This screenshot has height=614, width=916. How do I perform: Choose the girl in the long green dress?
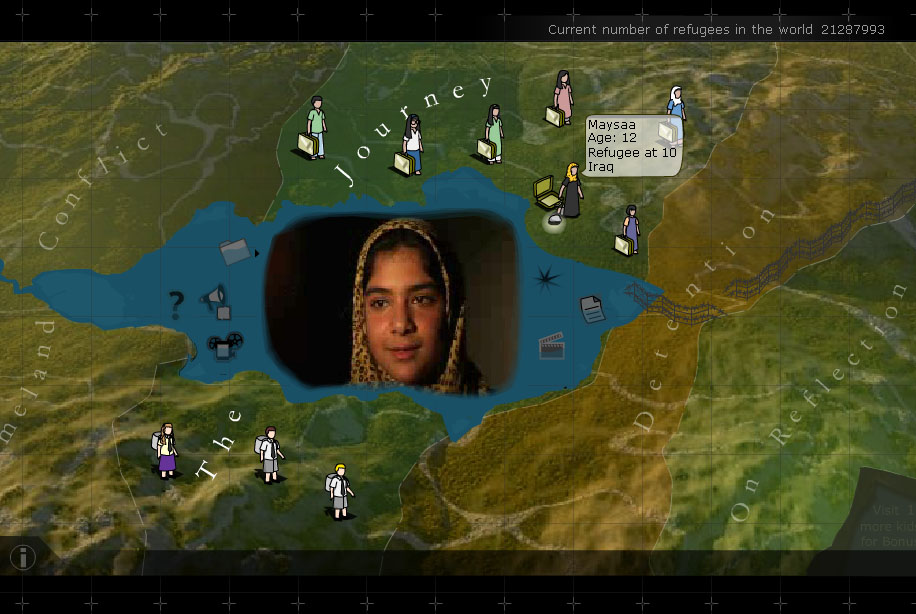[x=493, y=132]
